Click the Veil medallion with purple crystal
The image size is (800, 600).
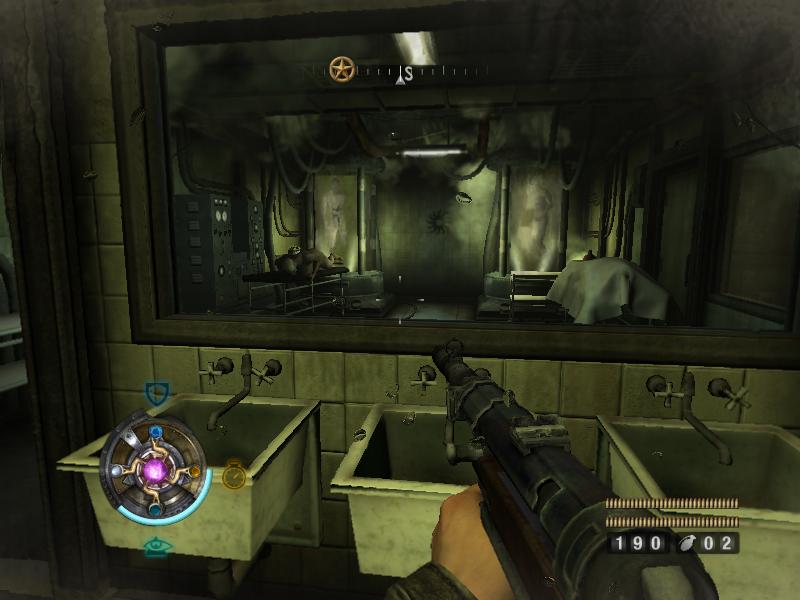[x=155, y=468]
